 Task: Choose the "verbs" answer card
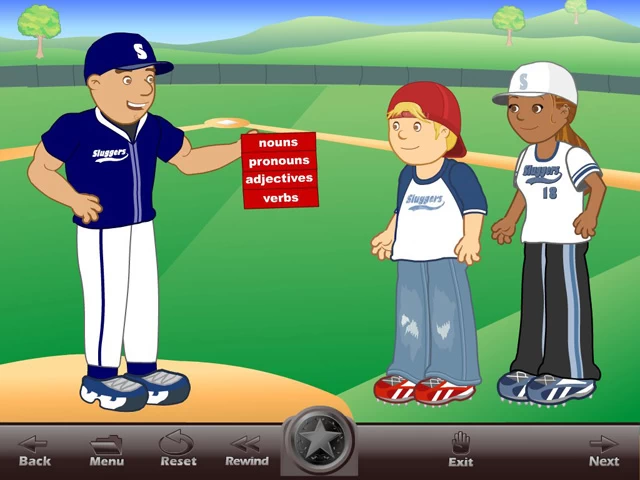[x=280, y=198]
